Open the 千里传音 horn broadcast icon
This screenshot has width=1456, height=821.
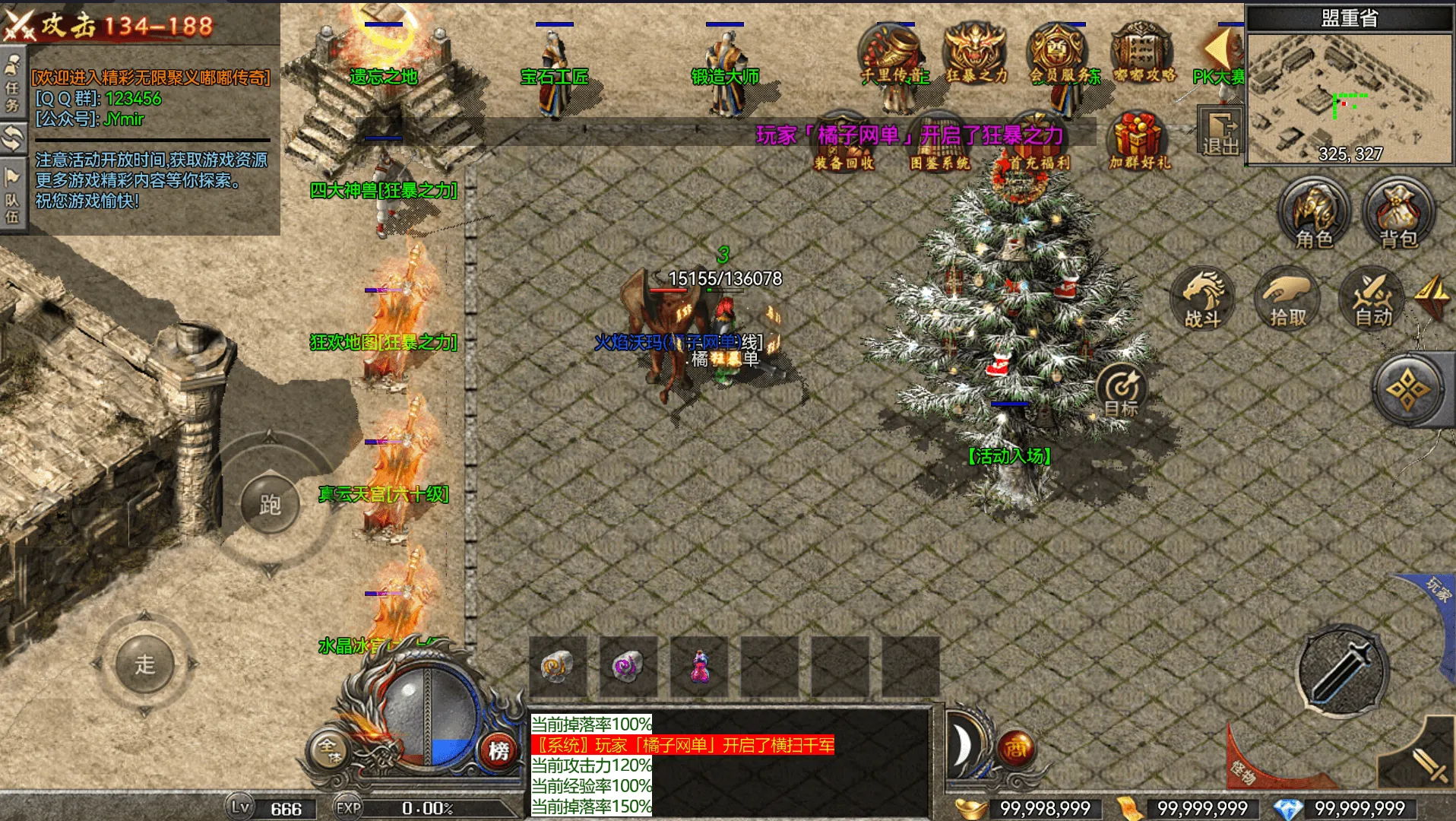(x=894, y=53)
